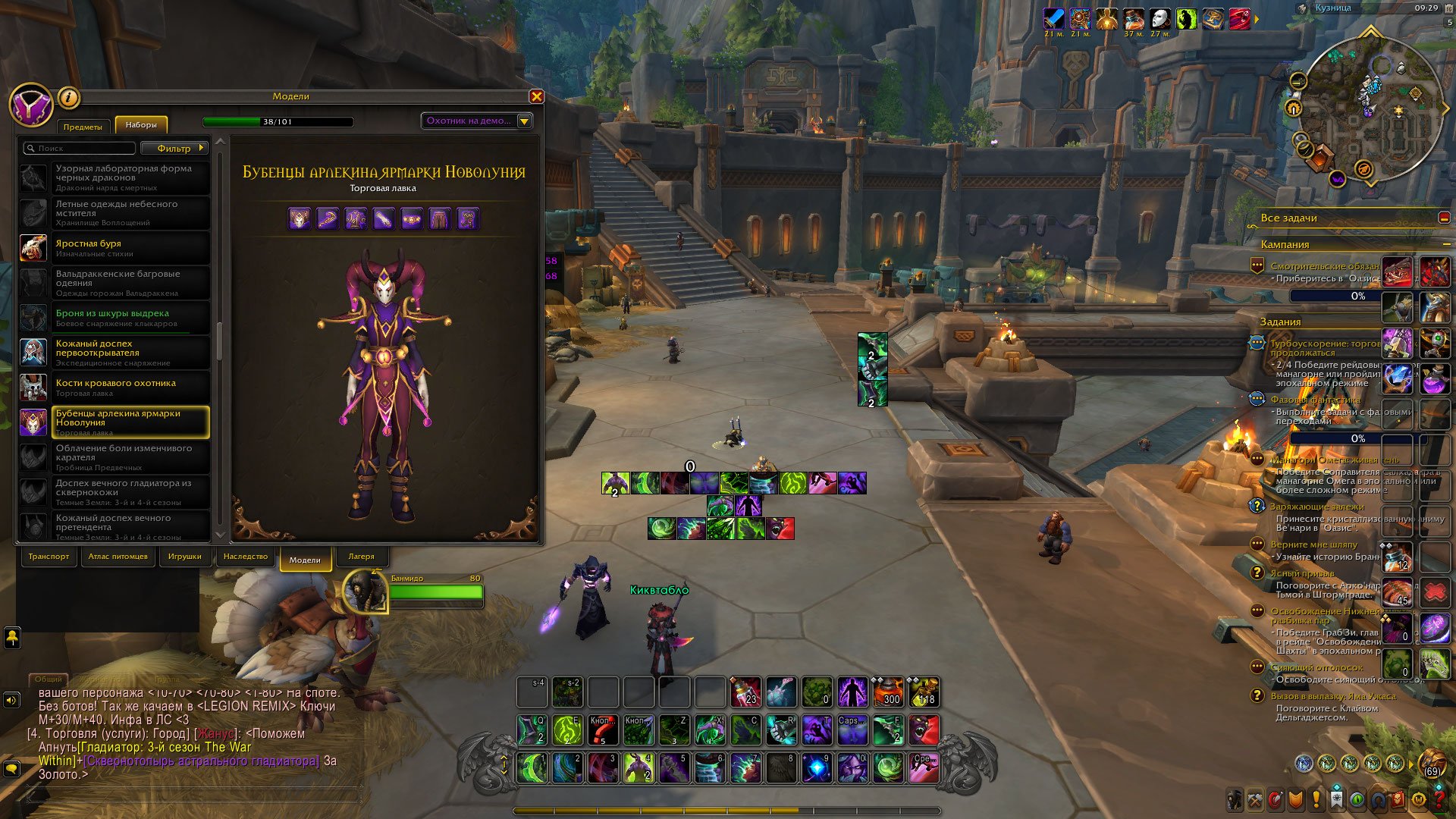Switch to the Предметы tab

pos(83,127)
